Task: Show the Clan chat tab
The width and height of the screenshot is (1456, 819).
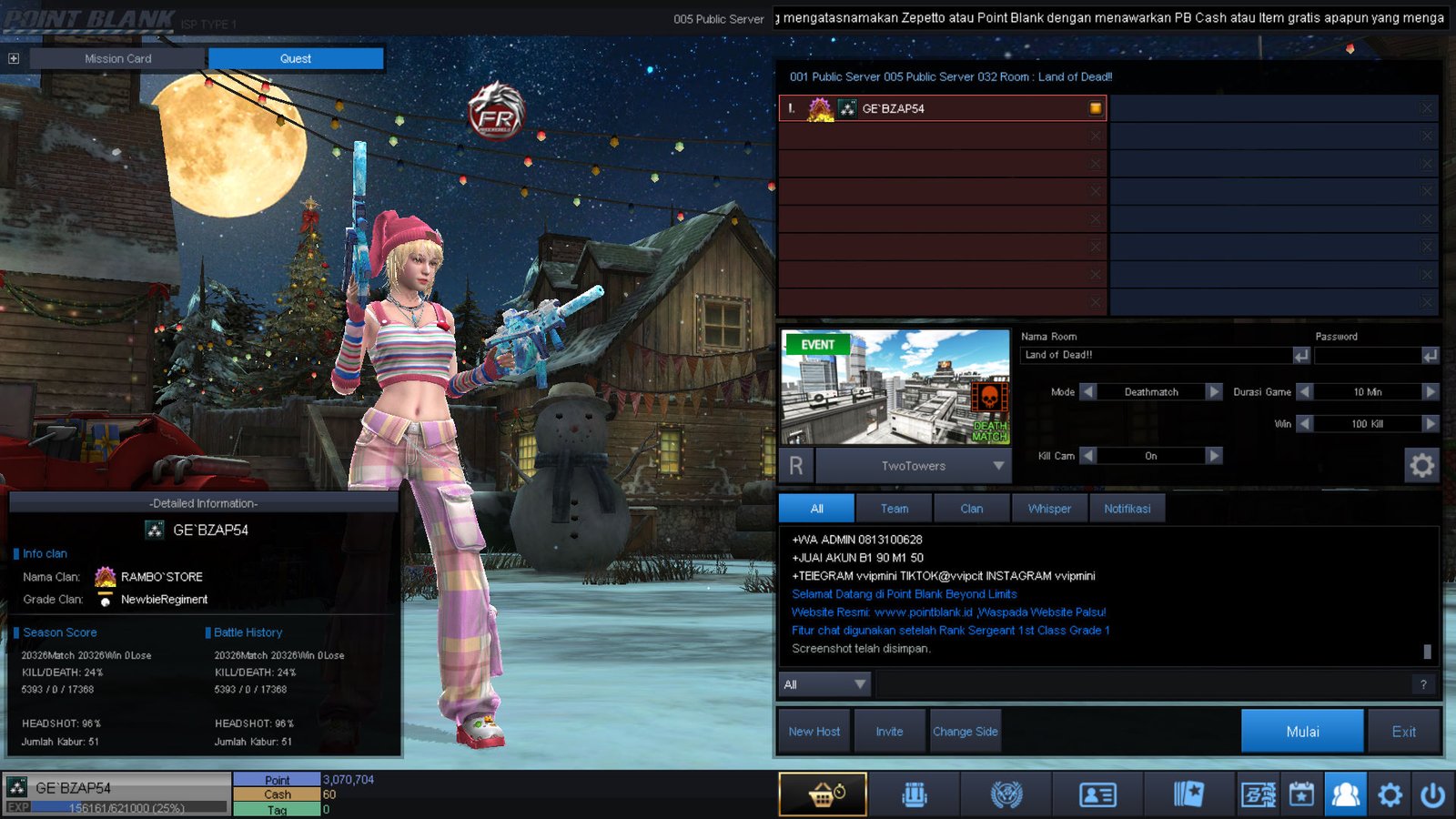Action: pyautogui.click(x=971, y=509)
